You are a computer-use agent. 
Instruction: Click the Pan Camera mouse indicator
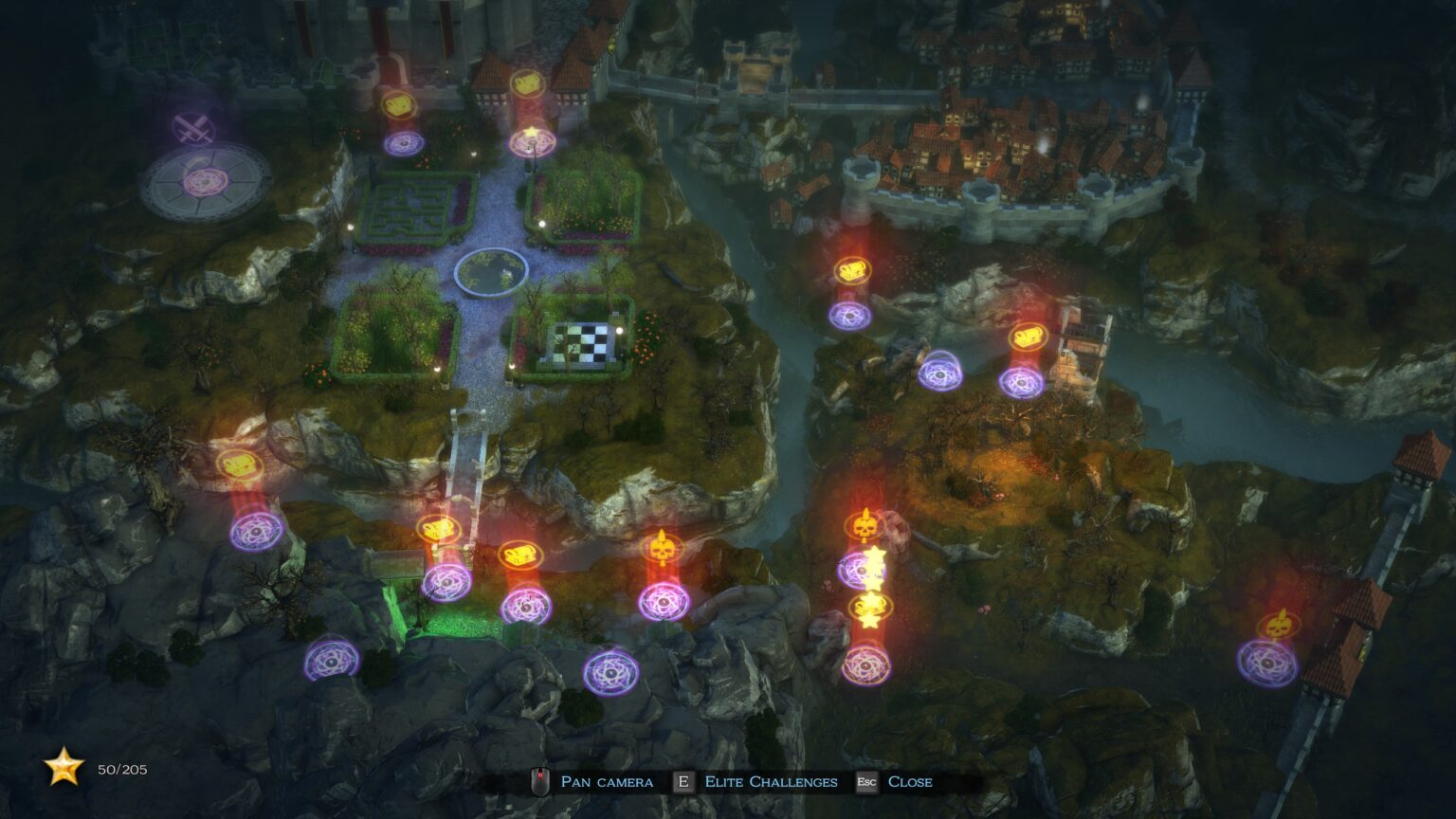click(538, 781)
